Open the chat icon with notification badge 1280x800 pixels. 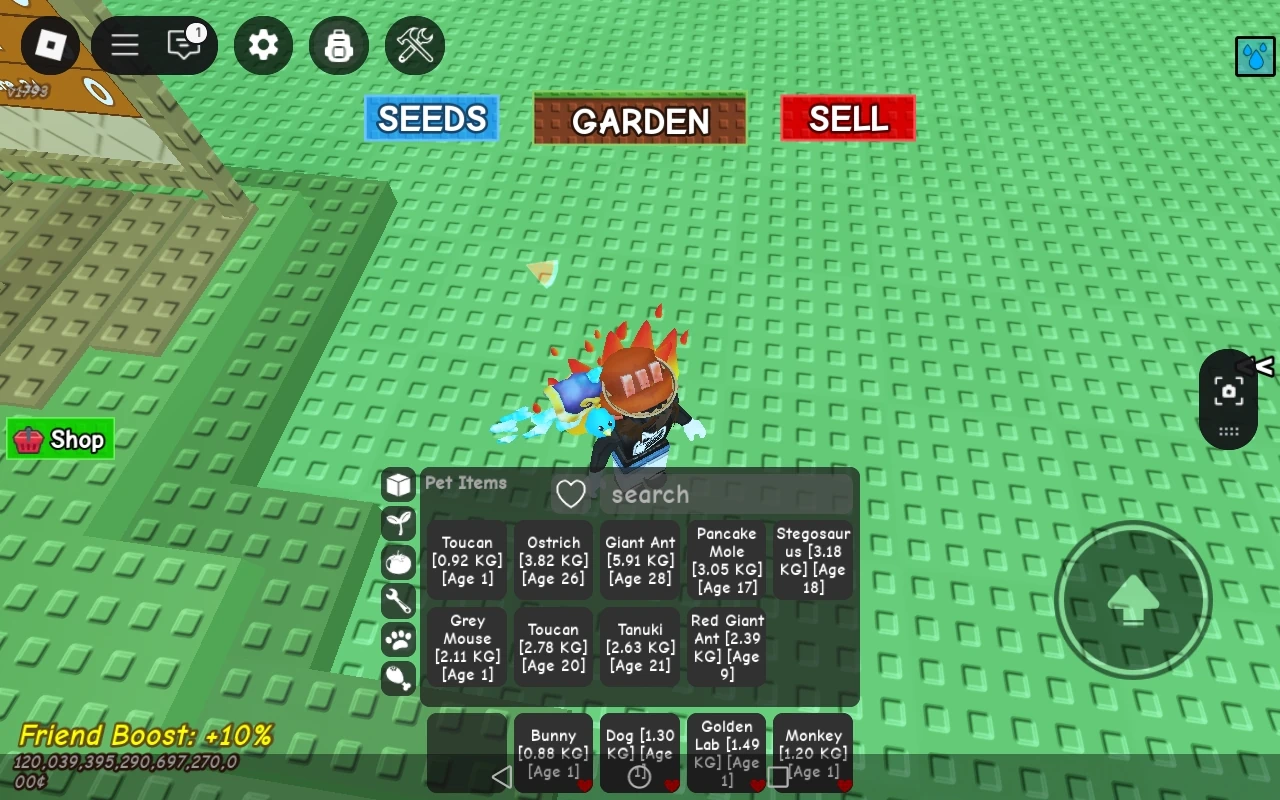coord(183,45)
